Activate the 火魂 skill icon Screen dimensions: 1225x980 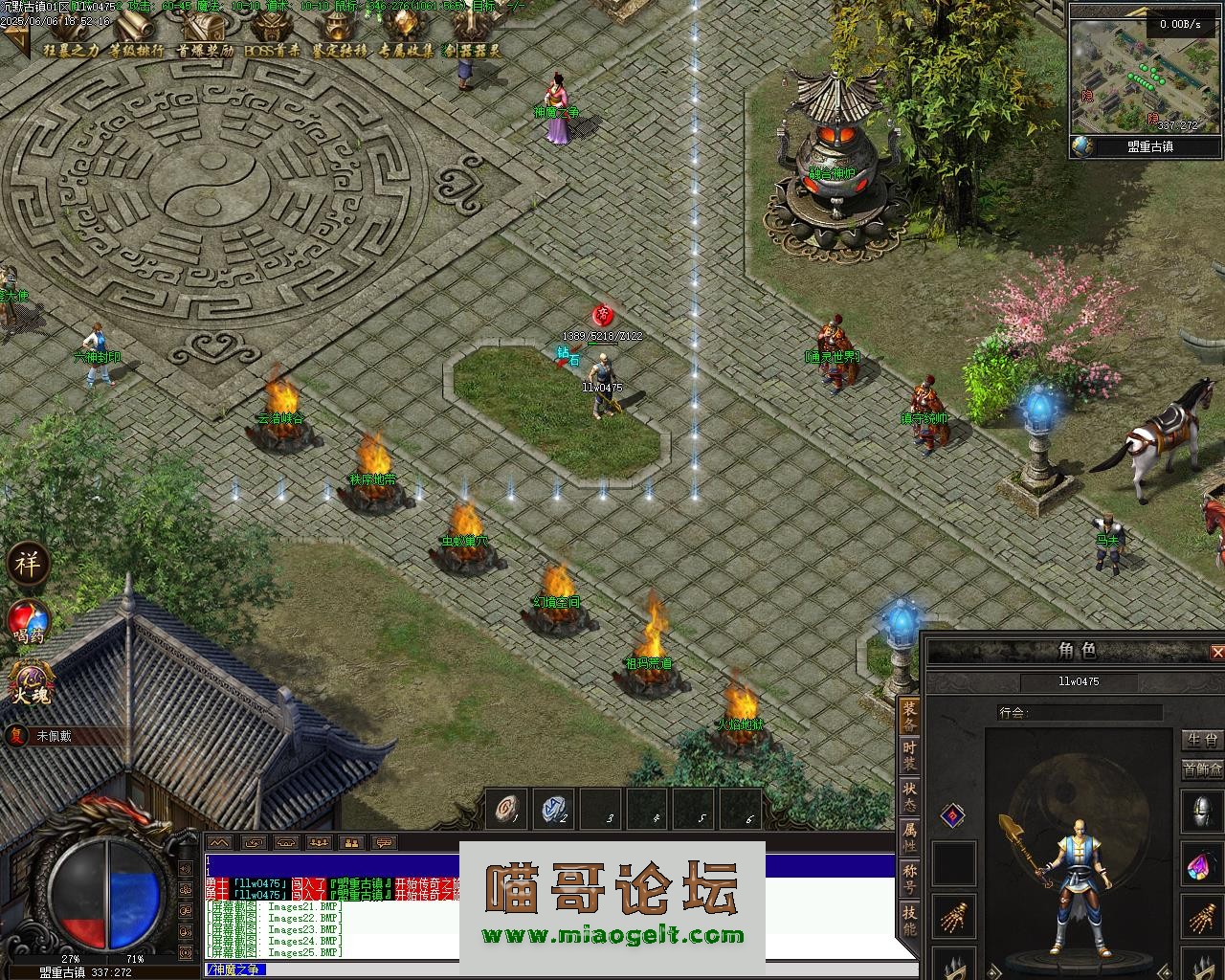click(x=31, y=682)
